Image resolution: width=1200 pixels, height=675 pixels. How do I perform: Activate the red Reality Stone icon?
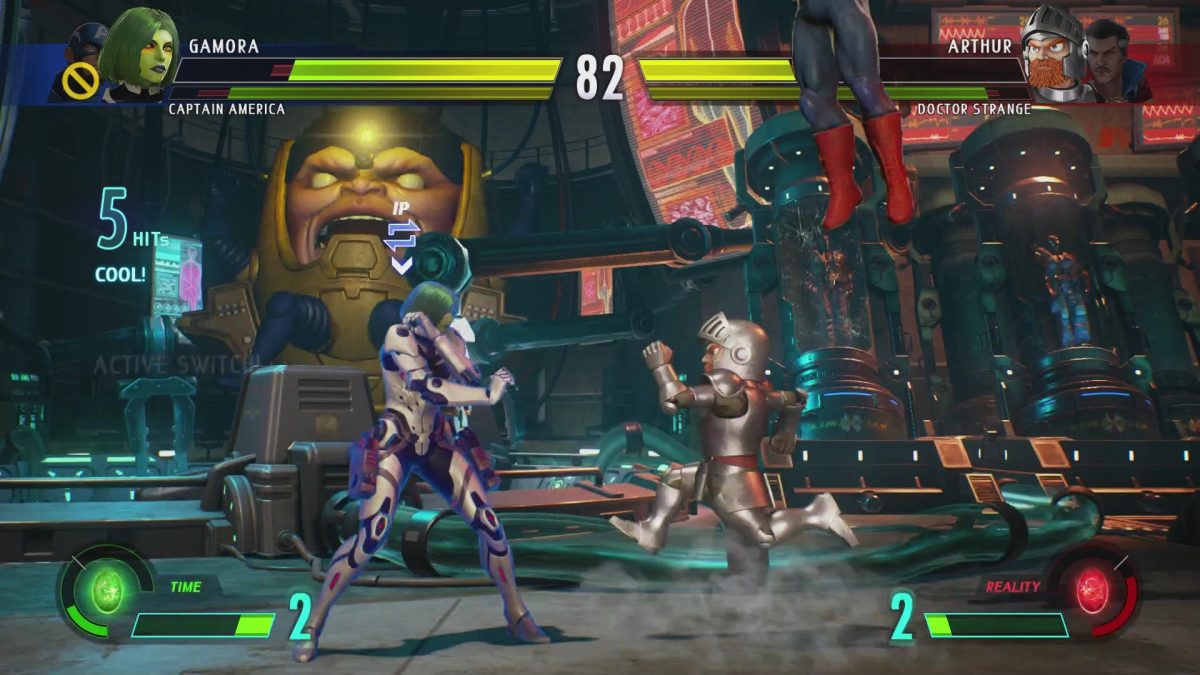coord(1093,592)
